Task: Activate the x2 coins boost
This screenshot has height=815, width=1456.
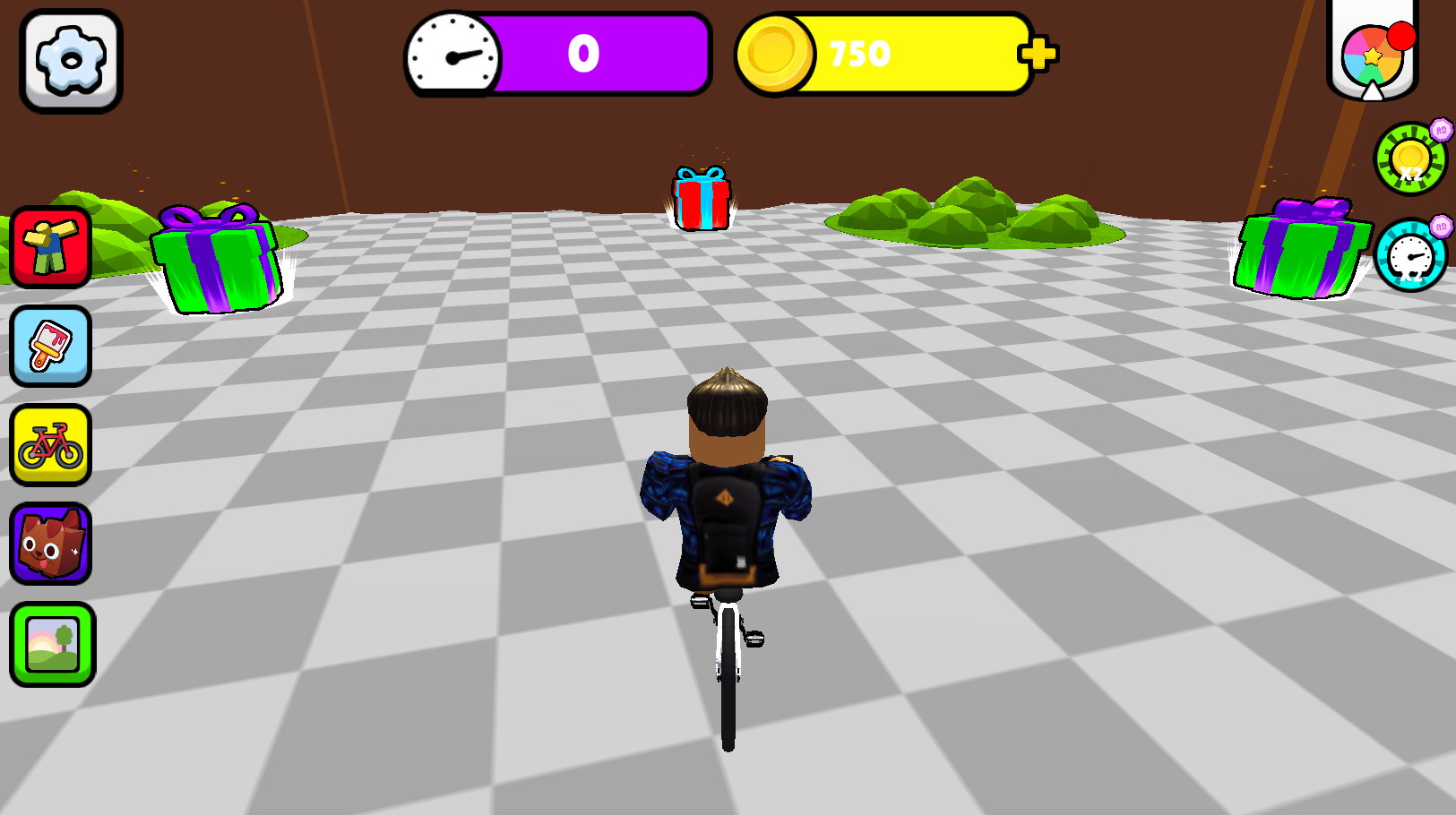Action: point(1409,159)
